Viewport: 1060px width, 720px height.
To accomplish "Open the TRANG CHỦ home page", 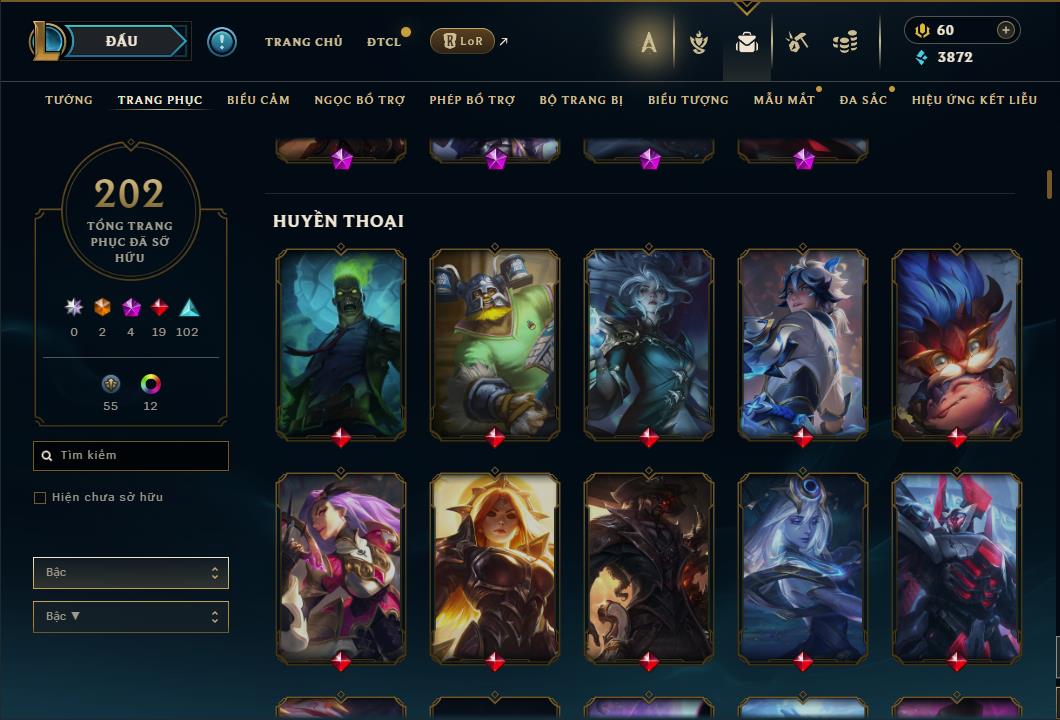I will tap(303, 42).
